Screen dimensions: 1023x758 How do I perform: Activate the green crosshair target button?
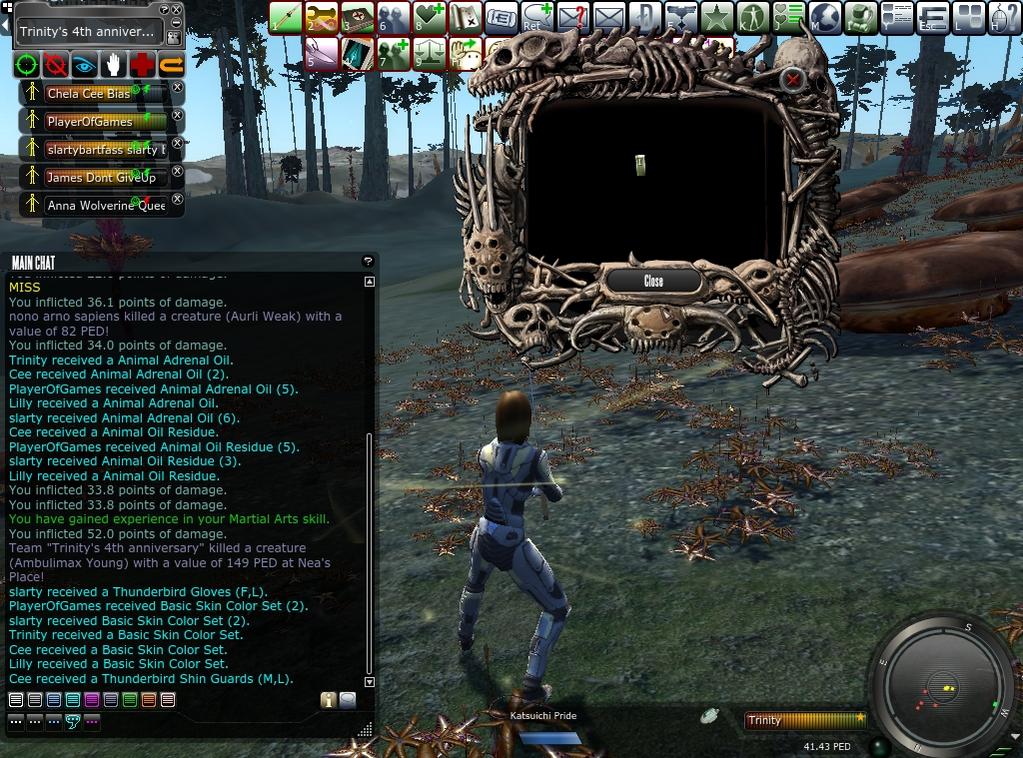pos(27,66)
